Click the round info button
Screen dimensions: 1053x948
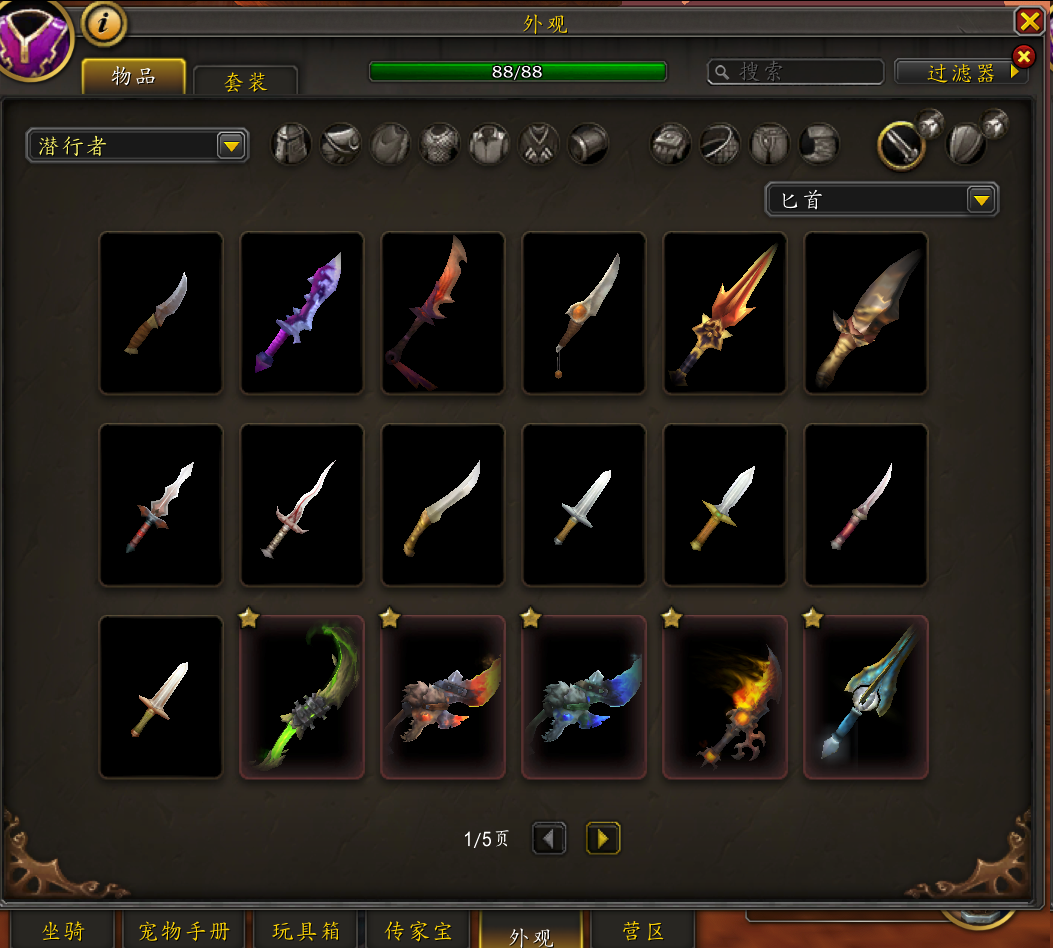[103, 22]
